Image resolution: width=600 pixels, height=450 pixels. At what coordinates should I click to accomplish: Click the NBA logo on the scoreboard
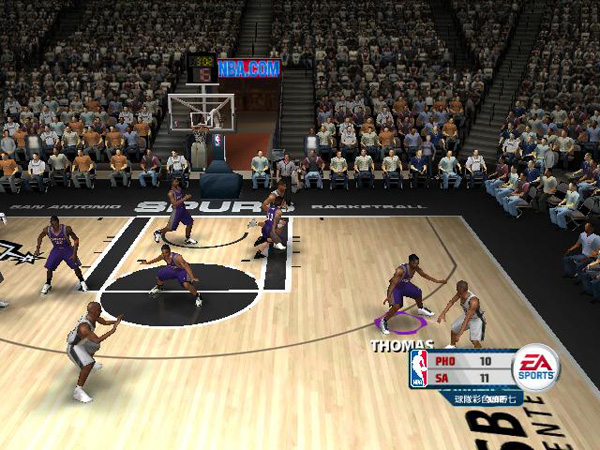pos(419,368)
